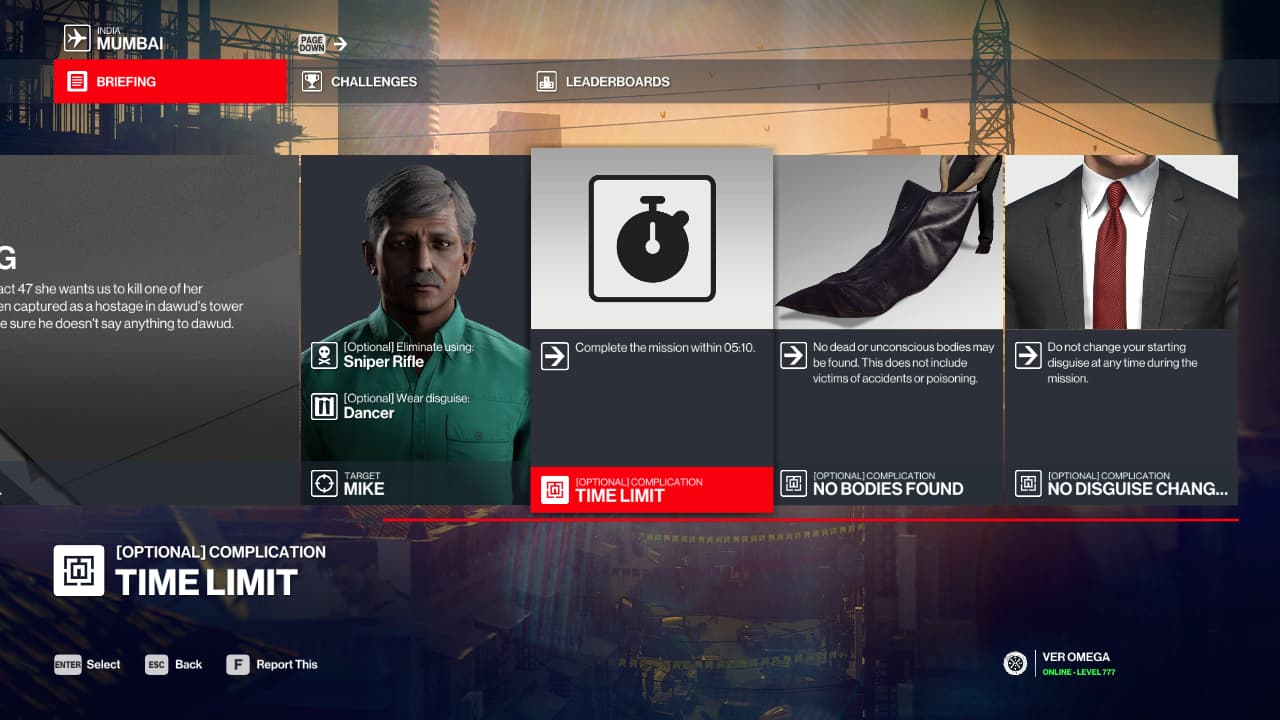Viewport: 1280px width, 720px height.
Task: Click the Mumbai destination header
Action: click(114, 39)
